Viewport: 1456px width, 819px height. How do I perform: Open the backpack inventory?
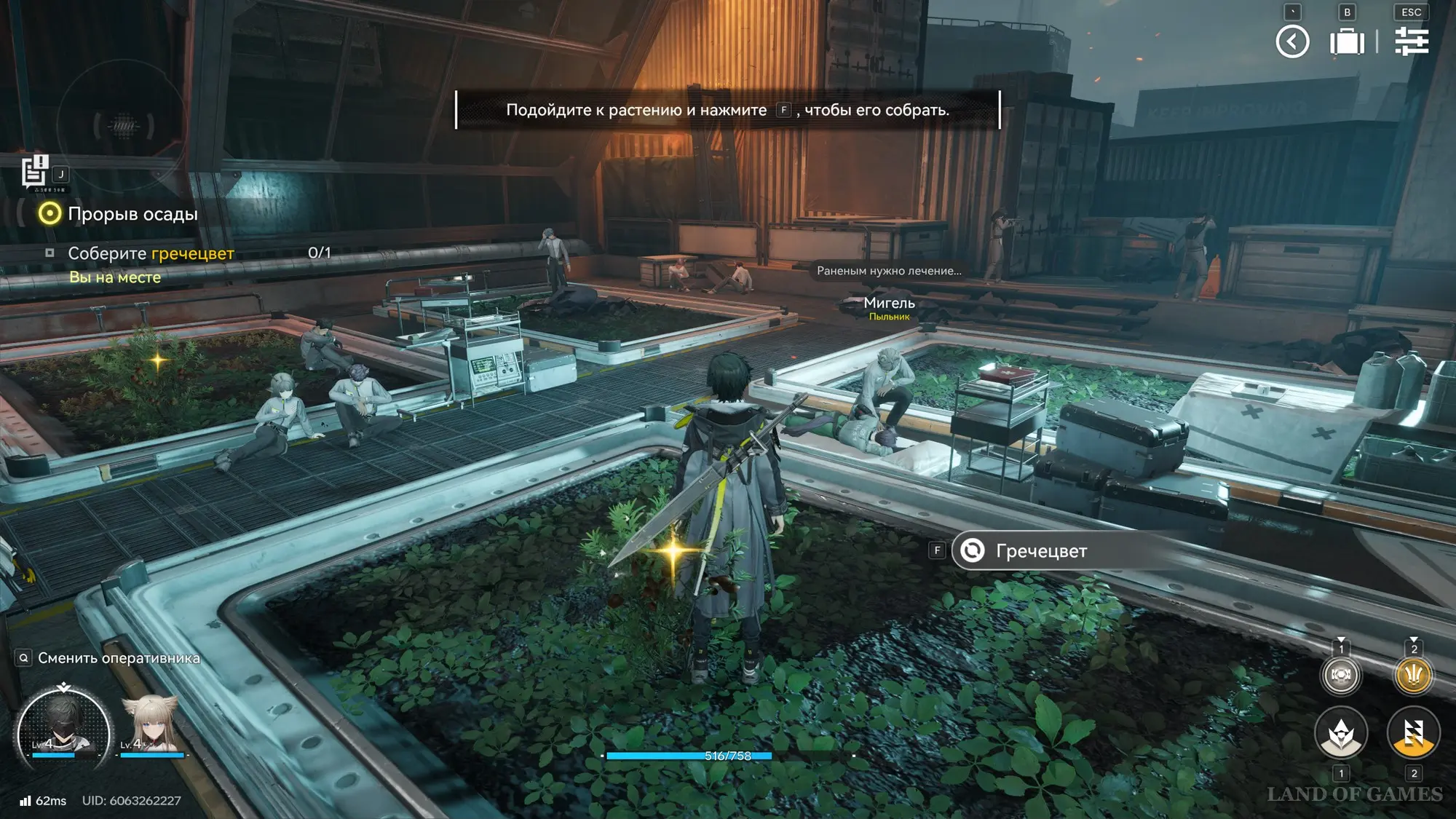coord(1347,41)
